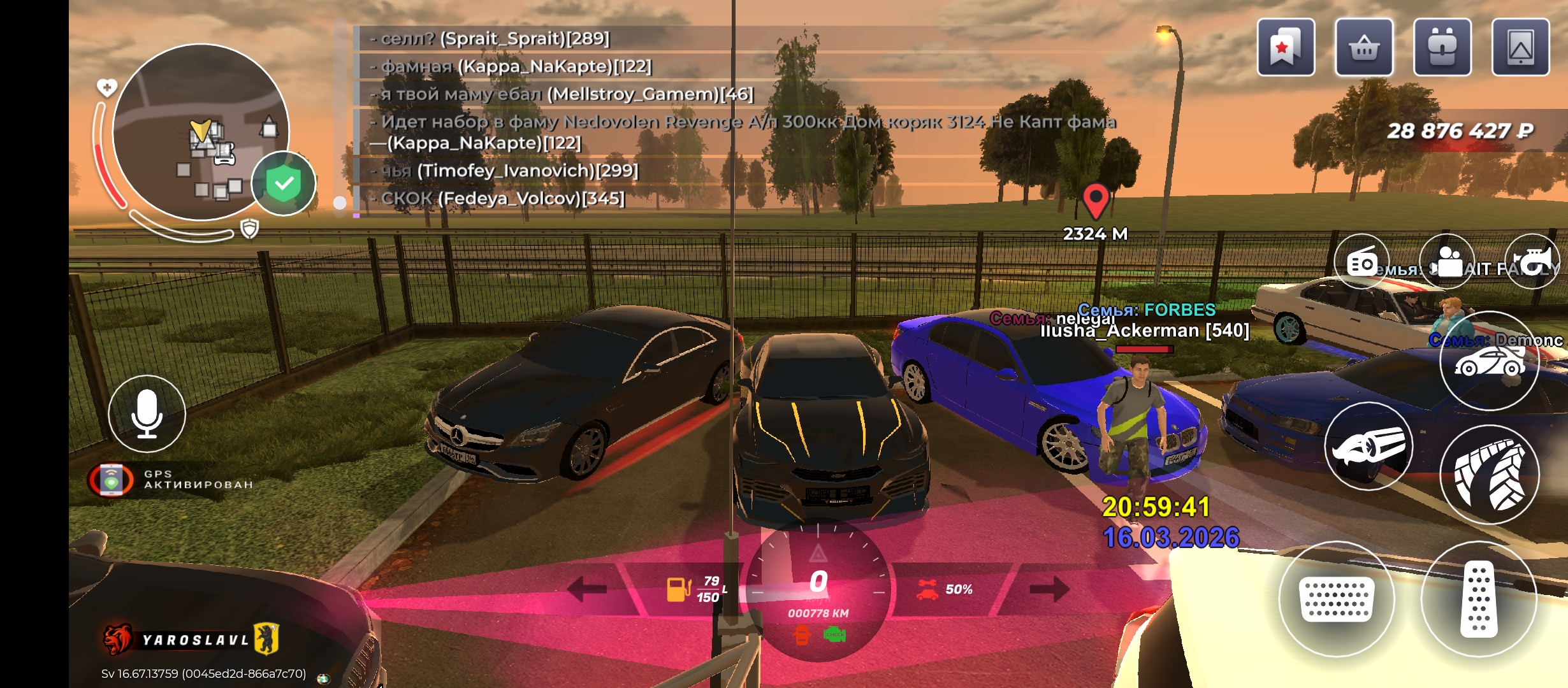Tap the tall gas pedal
This screenshot has width=1568, height=688.
click(x=1478, y=599)
